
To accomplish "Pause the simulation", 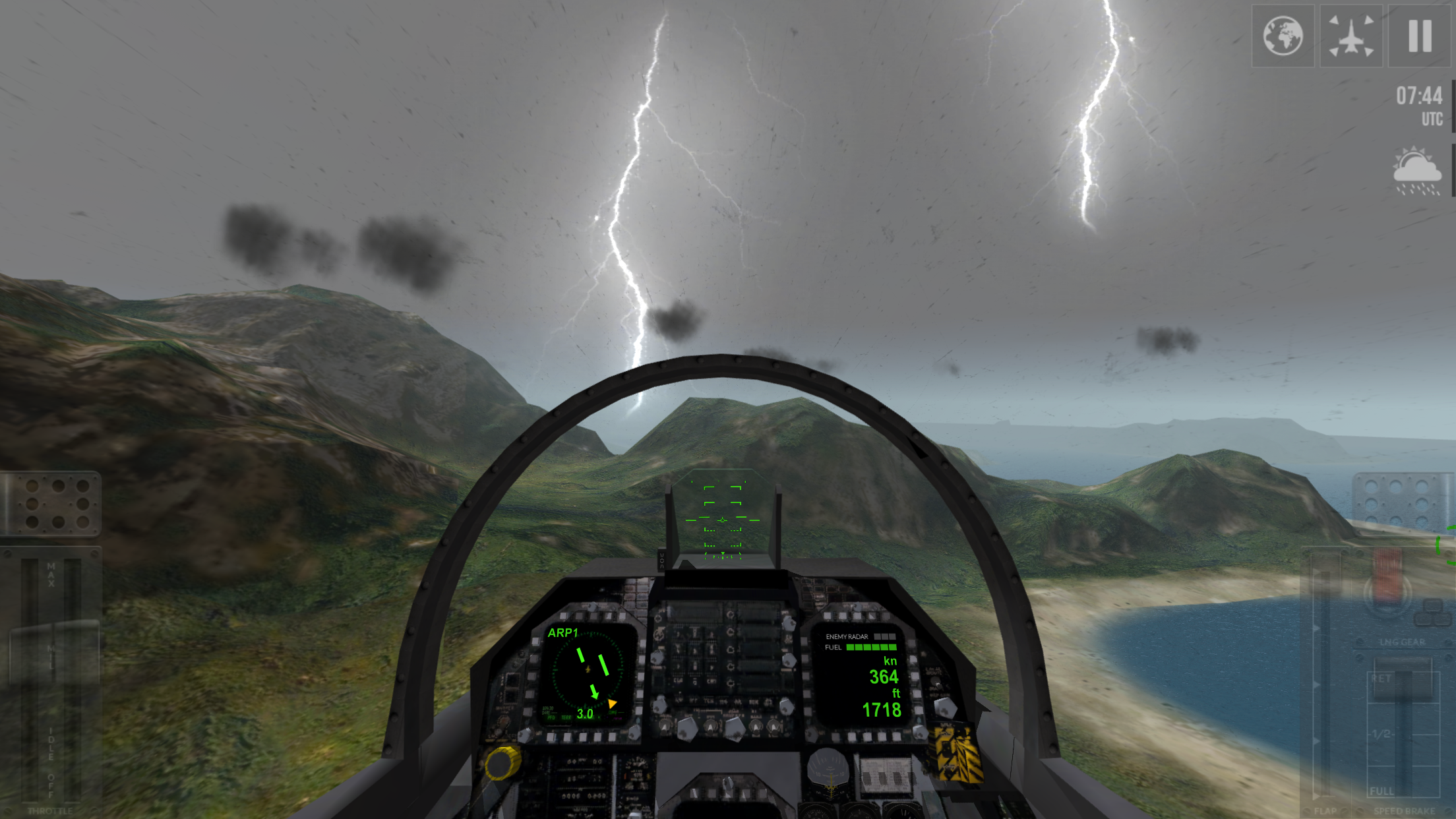I will 1419,36.
